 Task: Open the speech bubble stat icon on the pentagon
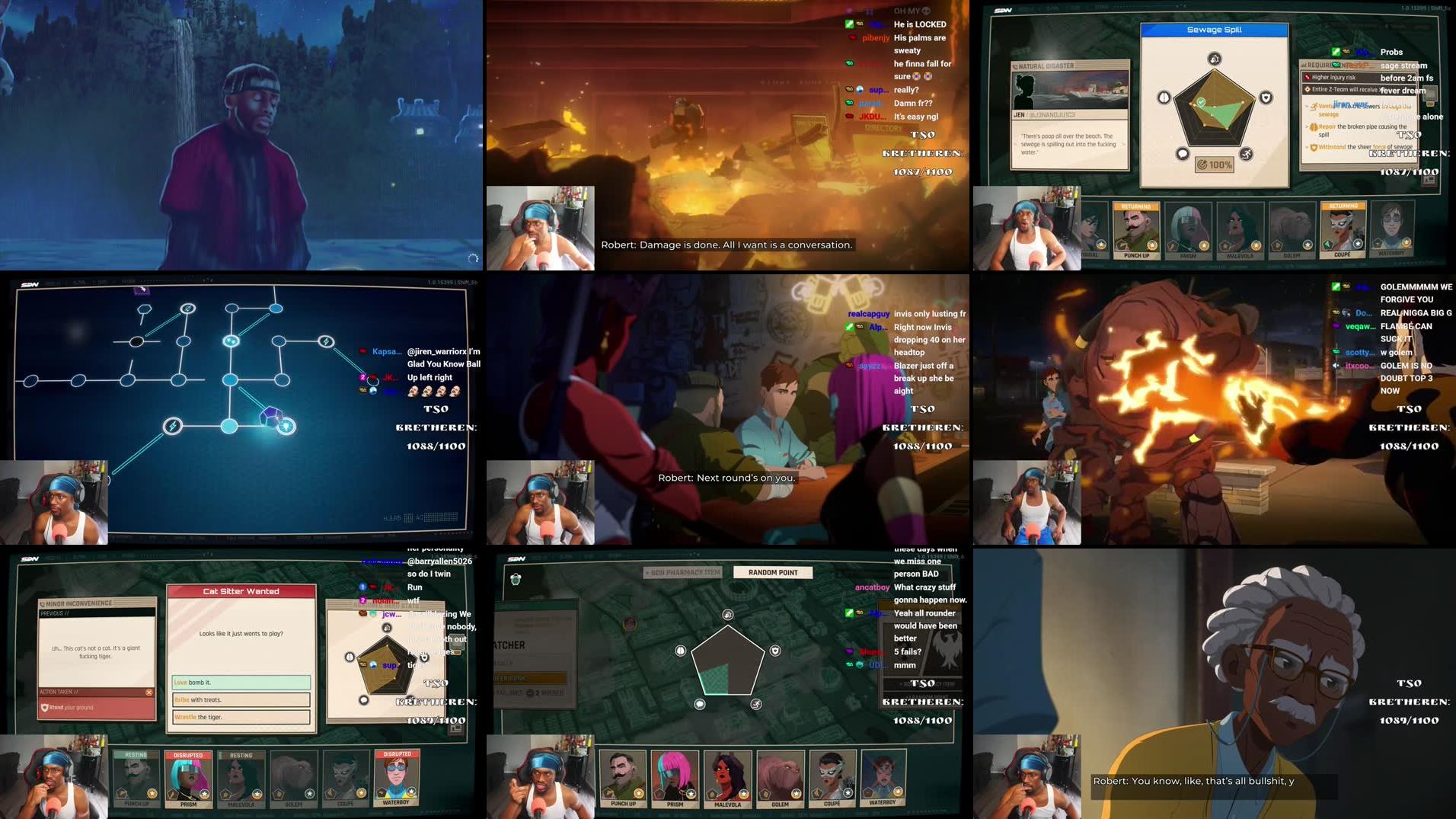click(x=1182, y=154)
